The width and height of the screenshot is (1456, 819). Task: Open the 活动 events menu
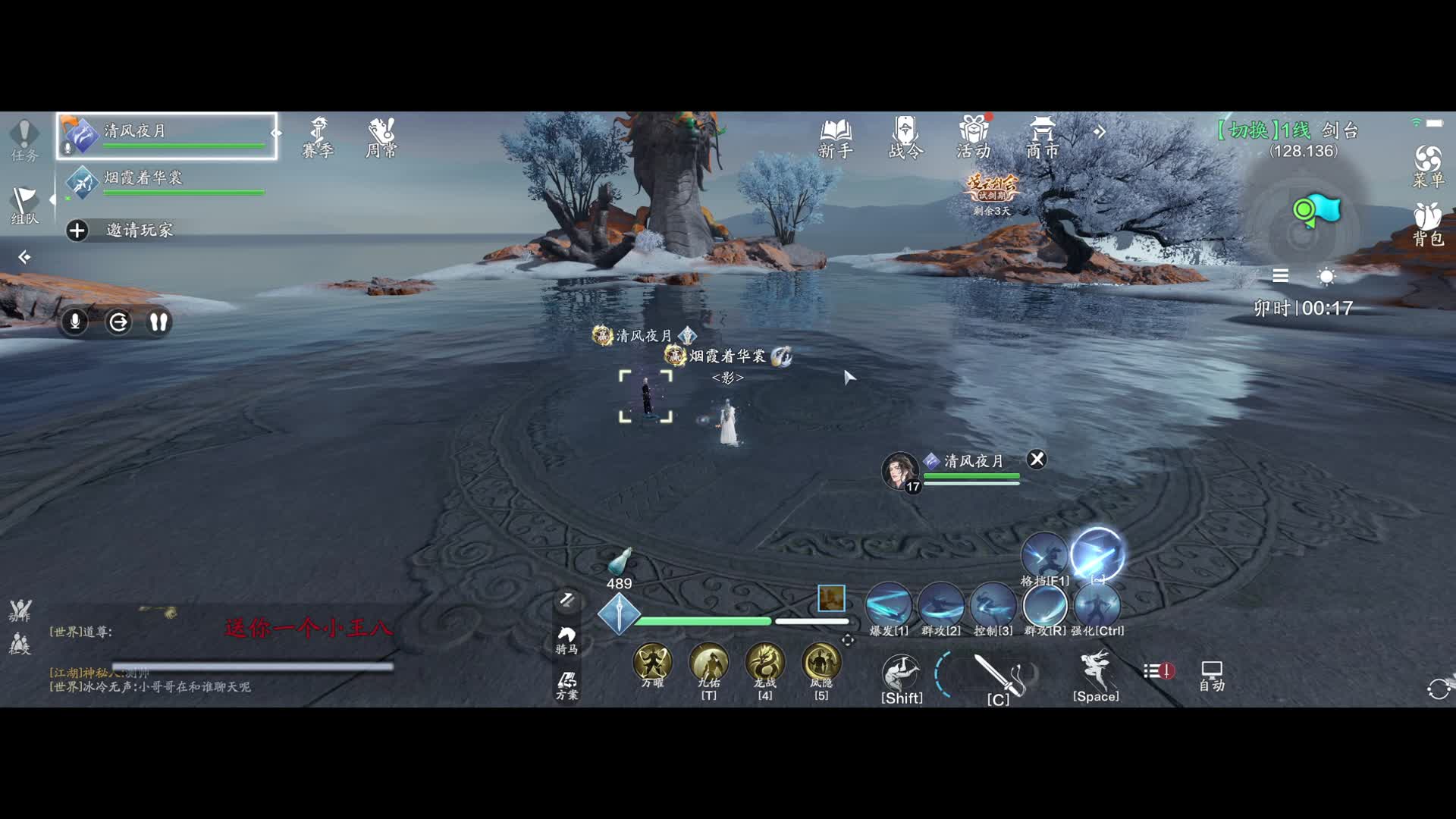[x=974, y=138]
